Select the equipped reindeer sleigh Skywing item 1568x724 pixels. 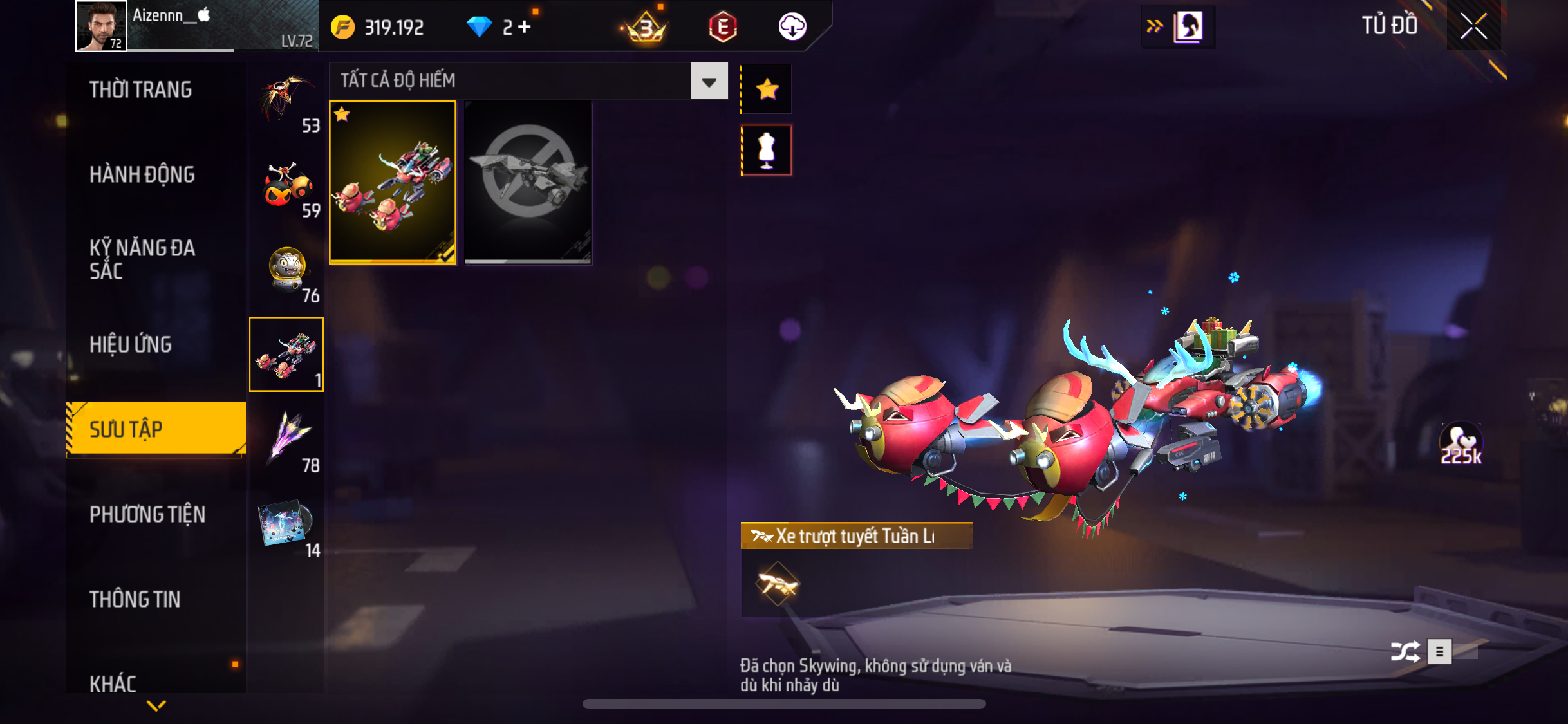click(393, 182)
